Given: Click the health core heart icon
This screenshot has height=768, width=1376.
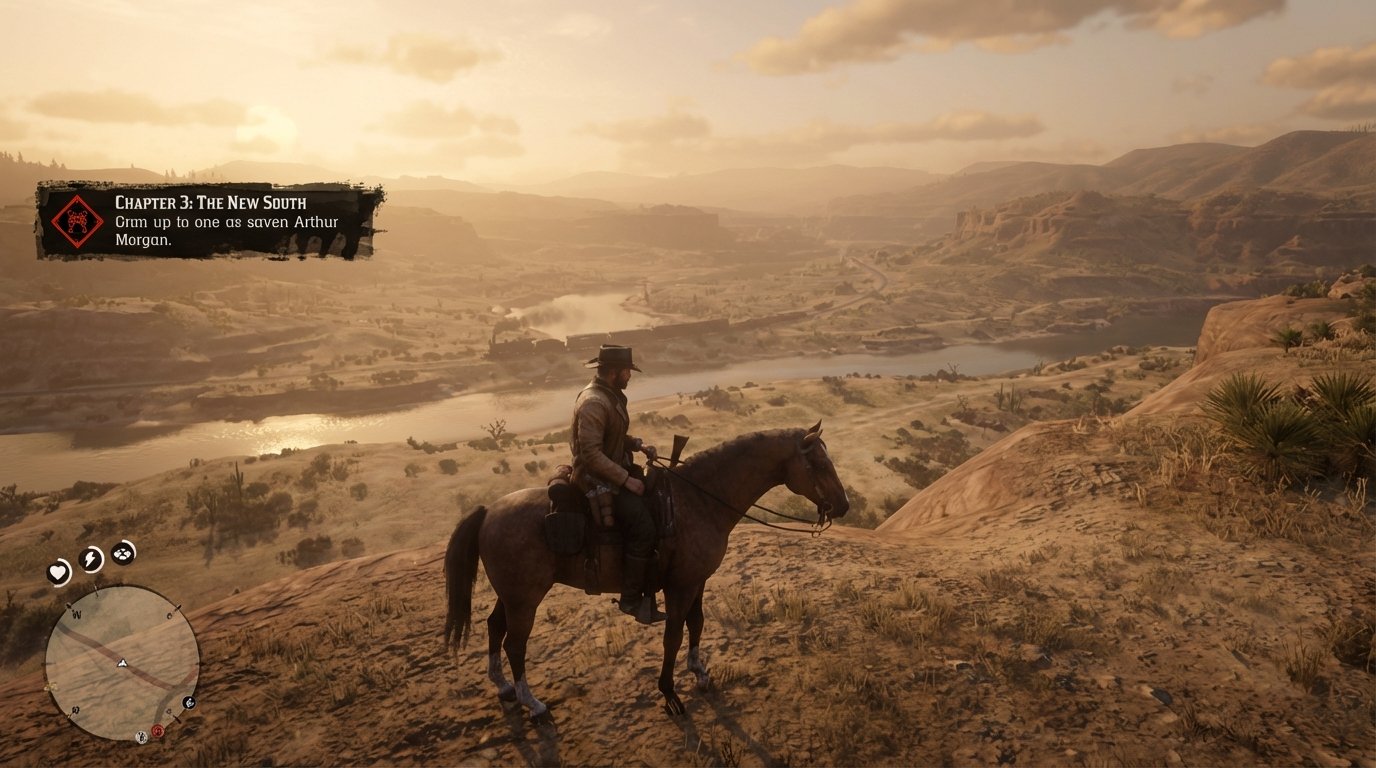Looking at the screenshot, I should [x=57, y=573].
